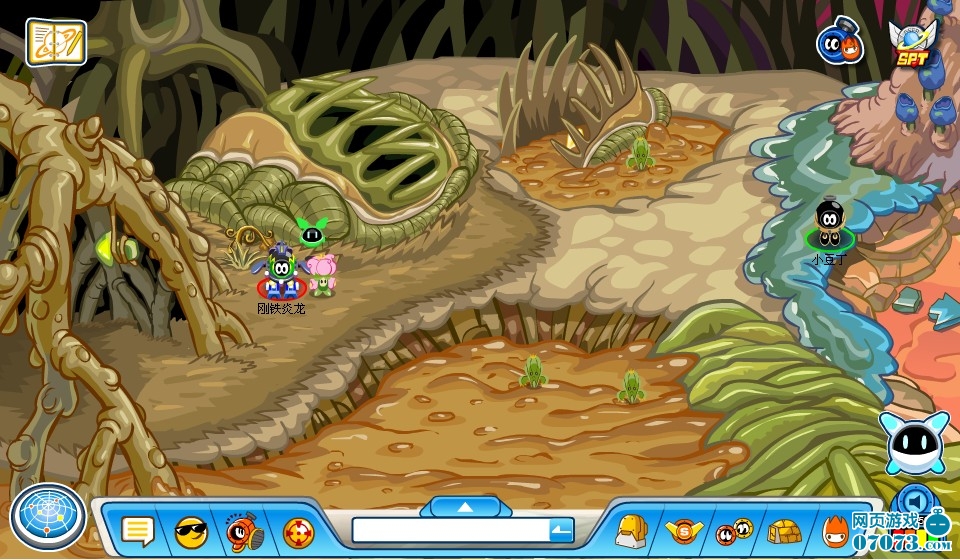The width and height of the screenshot is (960, 560).
Task: Open the winged S badge button
Action: pyautogui.click(x=684, y=530)
